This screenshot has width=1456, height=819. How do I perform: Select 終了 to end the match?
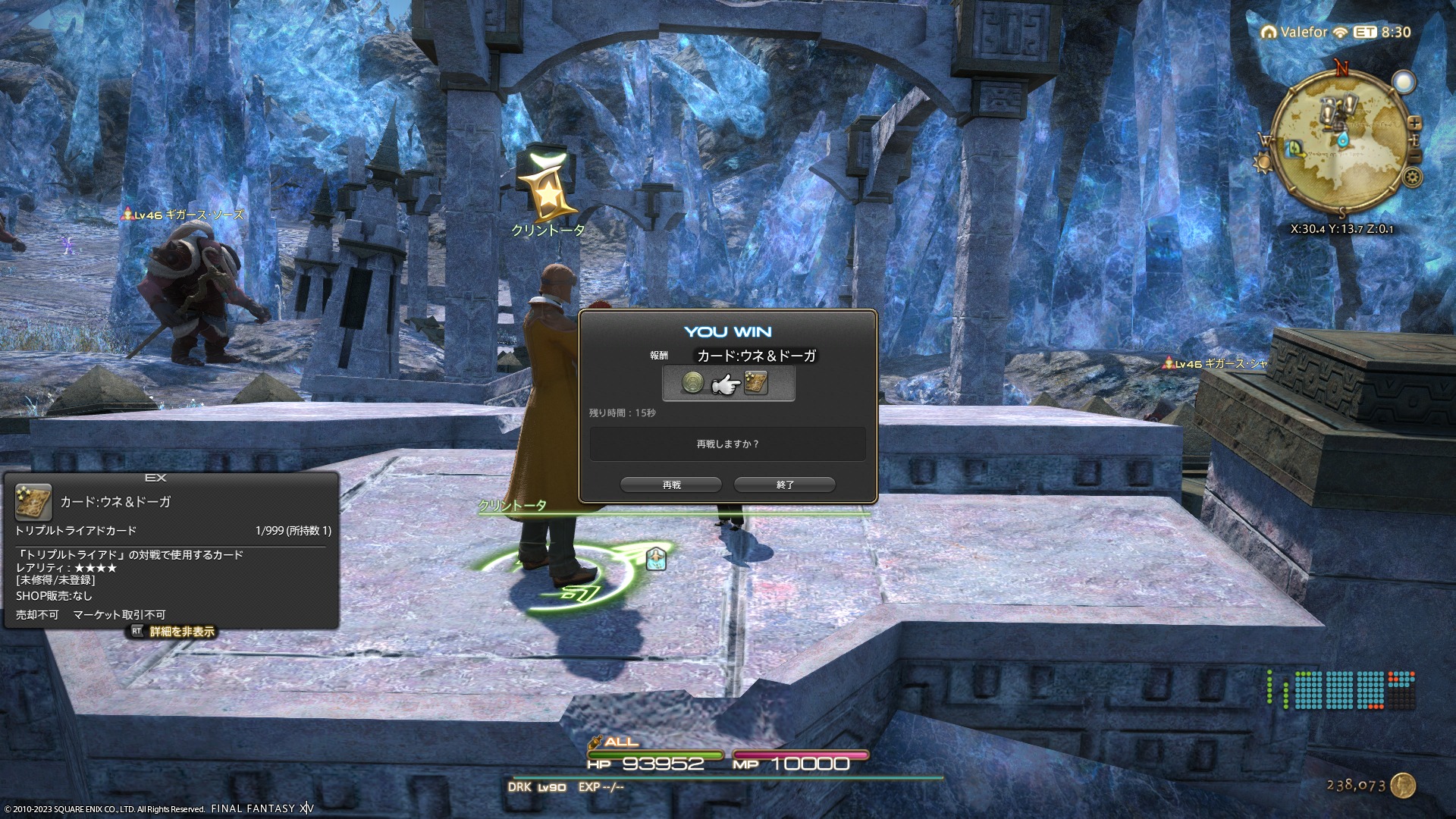point(785,485)
